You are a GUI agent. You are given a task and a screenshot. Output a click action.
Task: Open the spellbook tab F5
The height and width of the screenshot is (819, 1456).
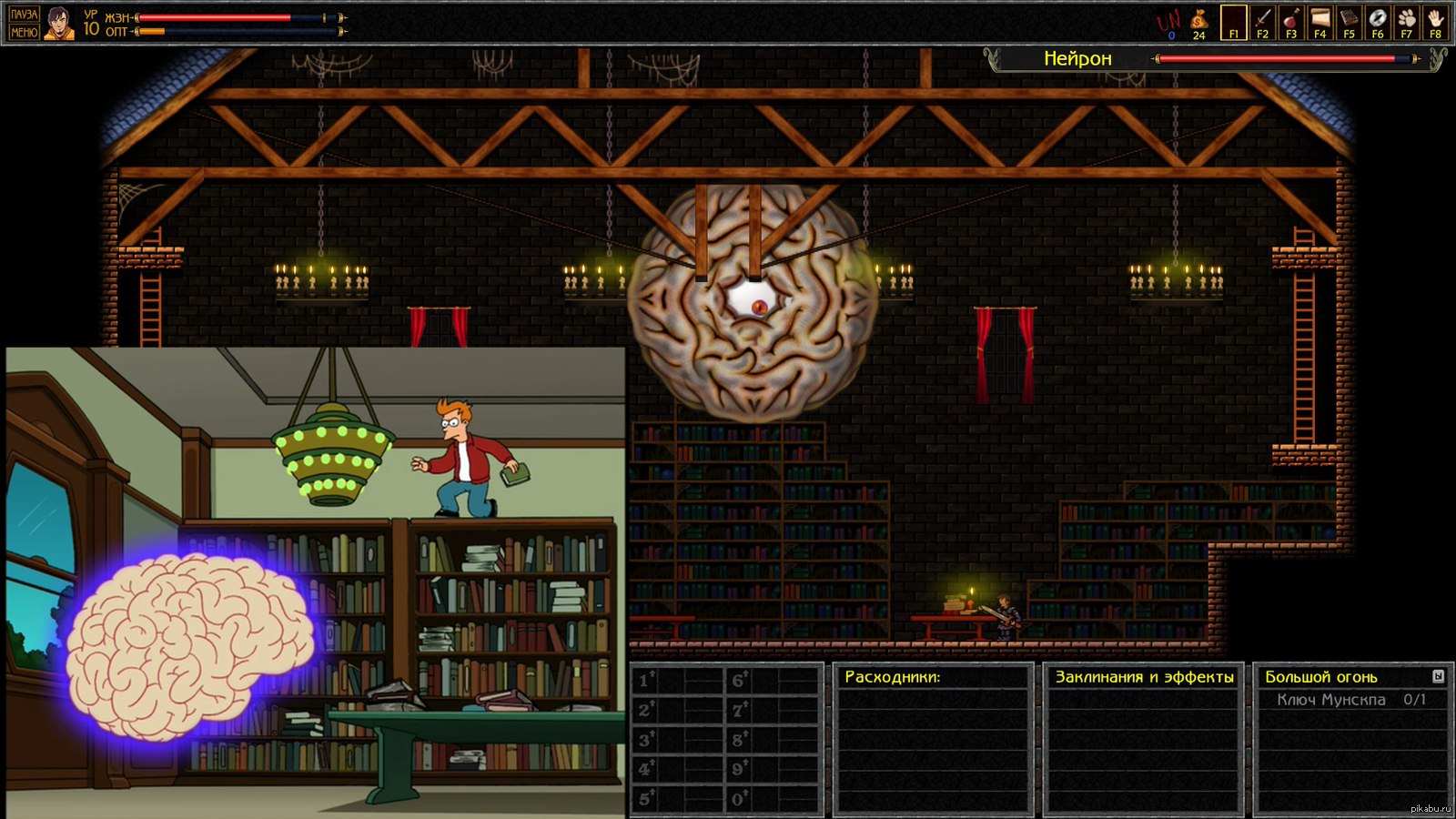point(1349,22)
